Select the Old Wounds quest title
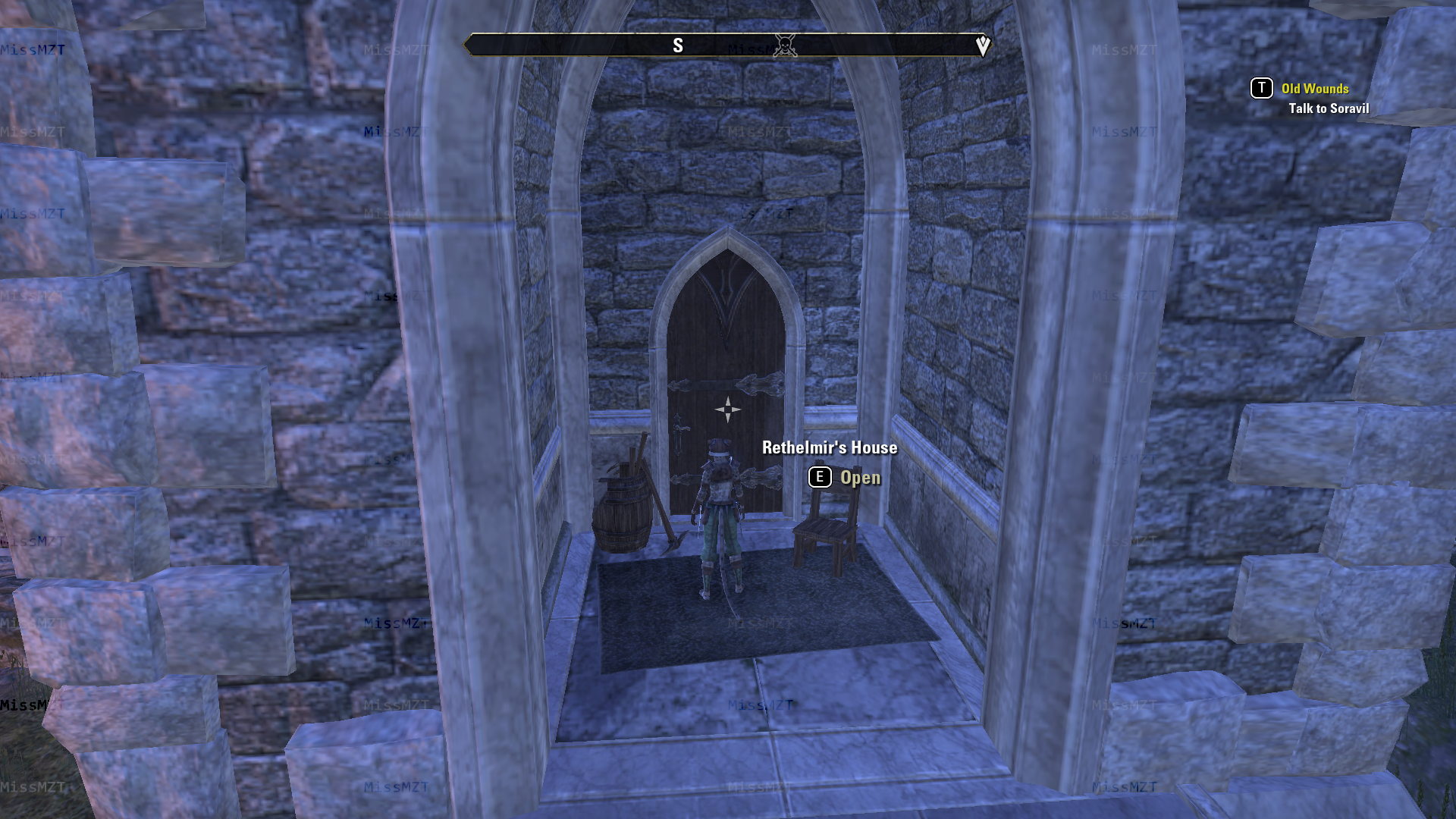 tap(1314, 88)
